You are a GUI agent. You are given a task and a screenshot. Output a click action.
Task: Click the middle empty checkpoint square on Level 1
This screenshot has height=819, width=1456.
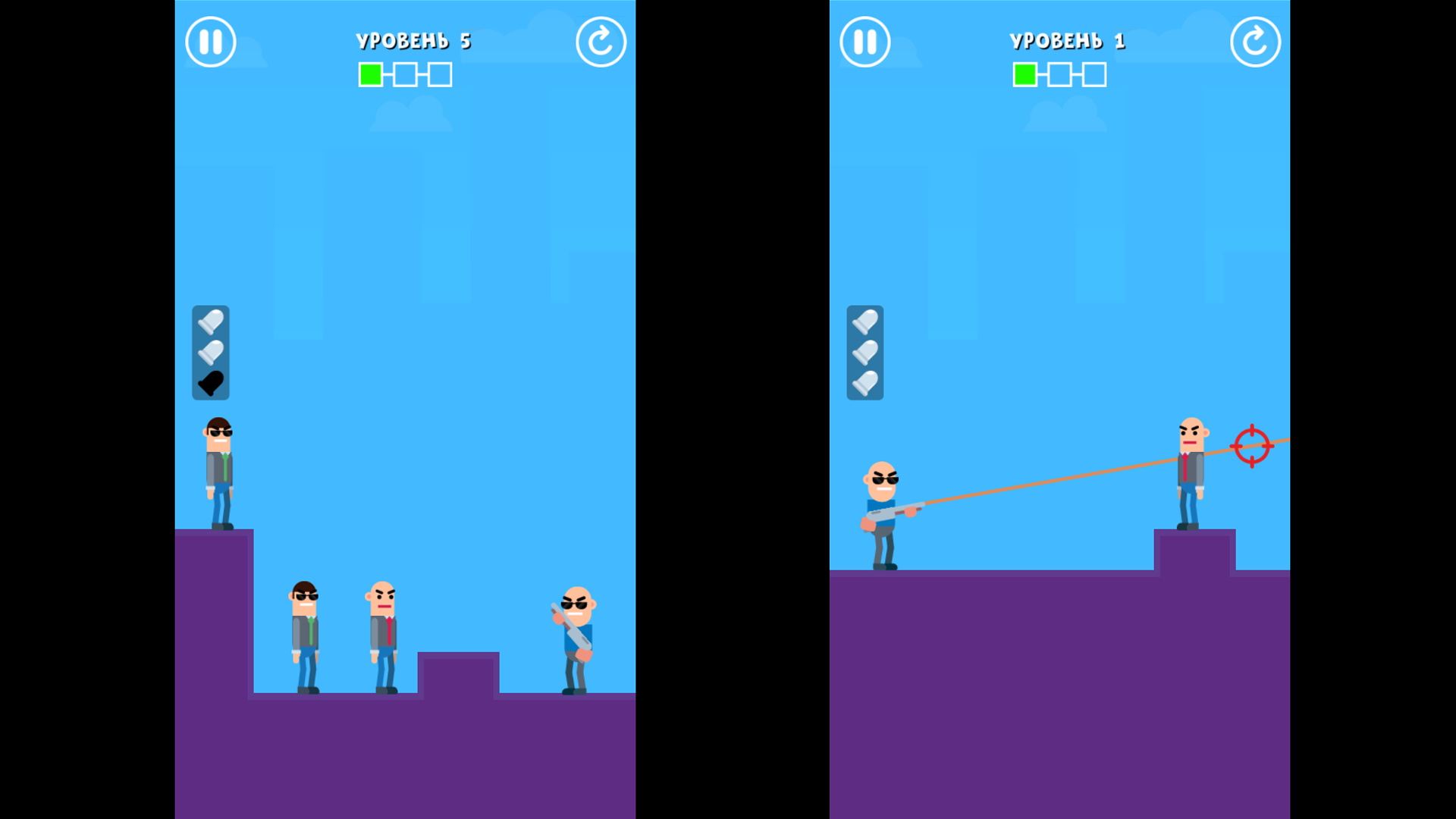(x=1059, y=74)
